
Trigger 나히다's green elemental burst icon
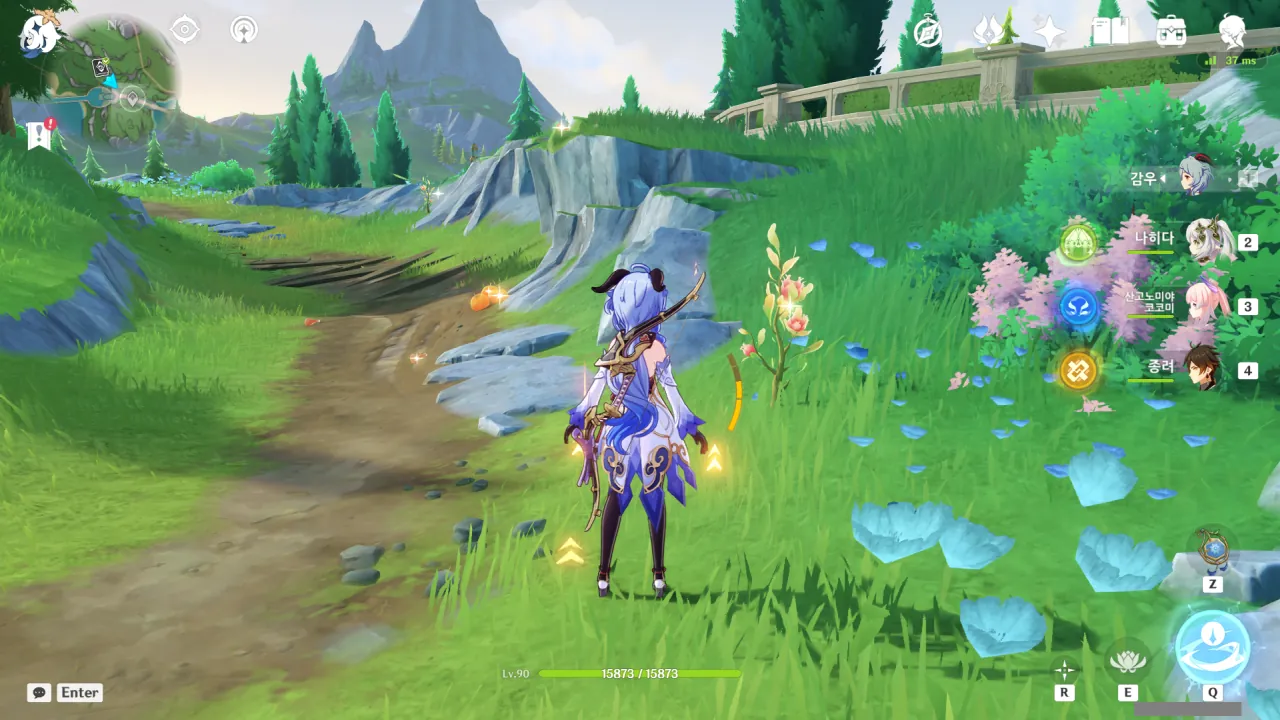pyautogui.click(x=1078, y=242)
